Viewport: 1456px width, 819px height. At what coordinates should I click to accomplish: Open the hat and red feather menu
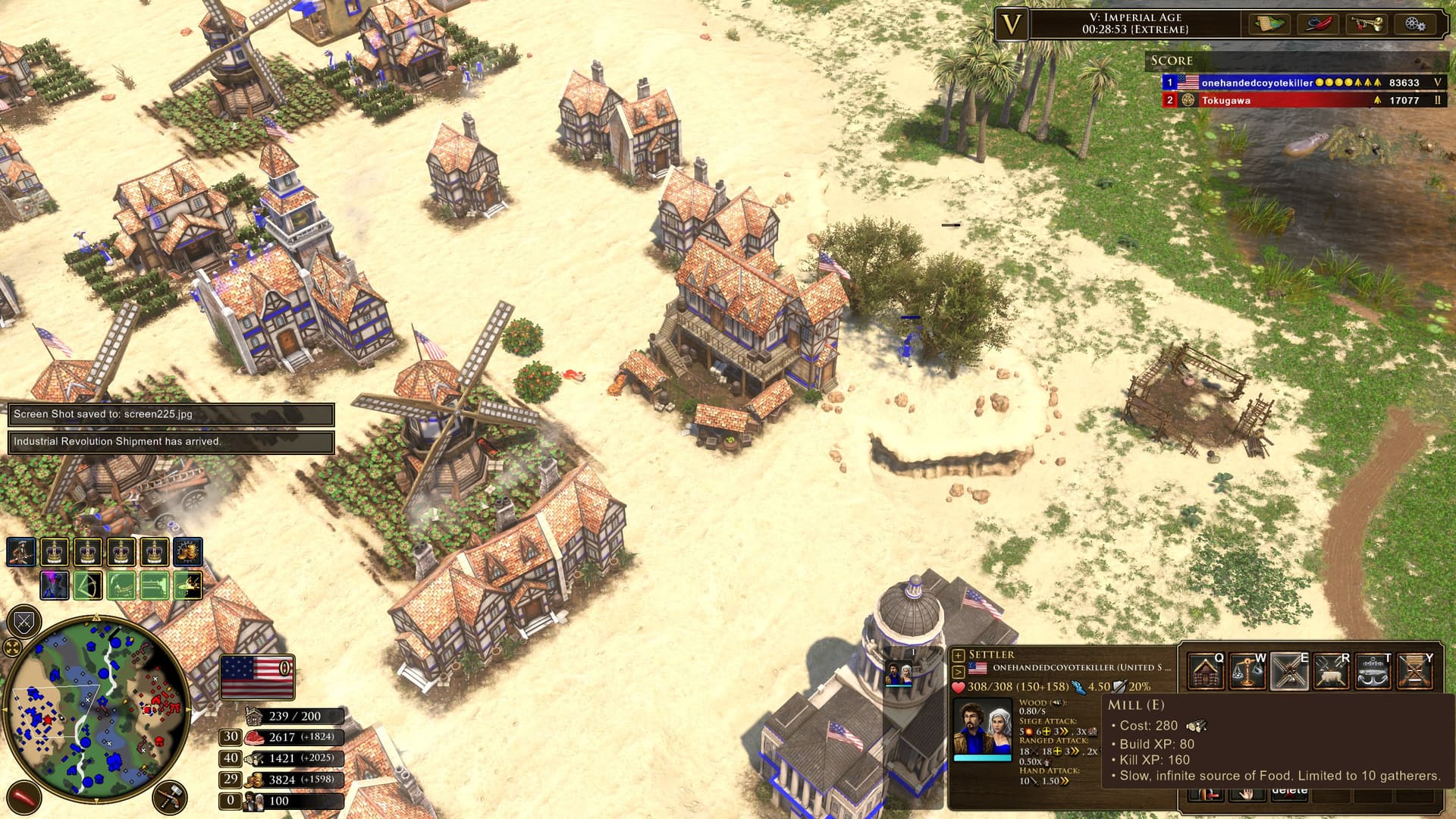tap(1319, 24)
